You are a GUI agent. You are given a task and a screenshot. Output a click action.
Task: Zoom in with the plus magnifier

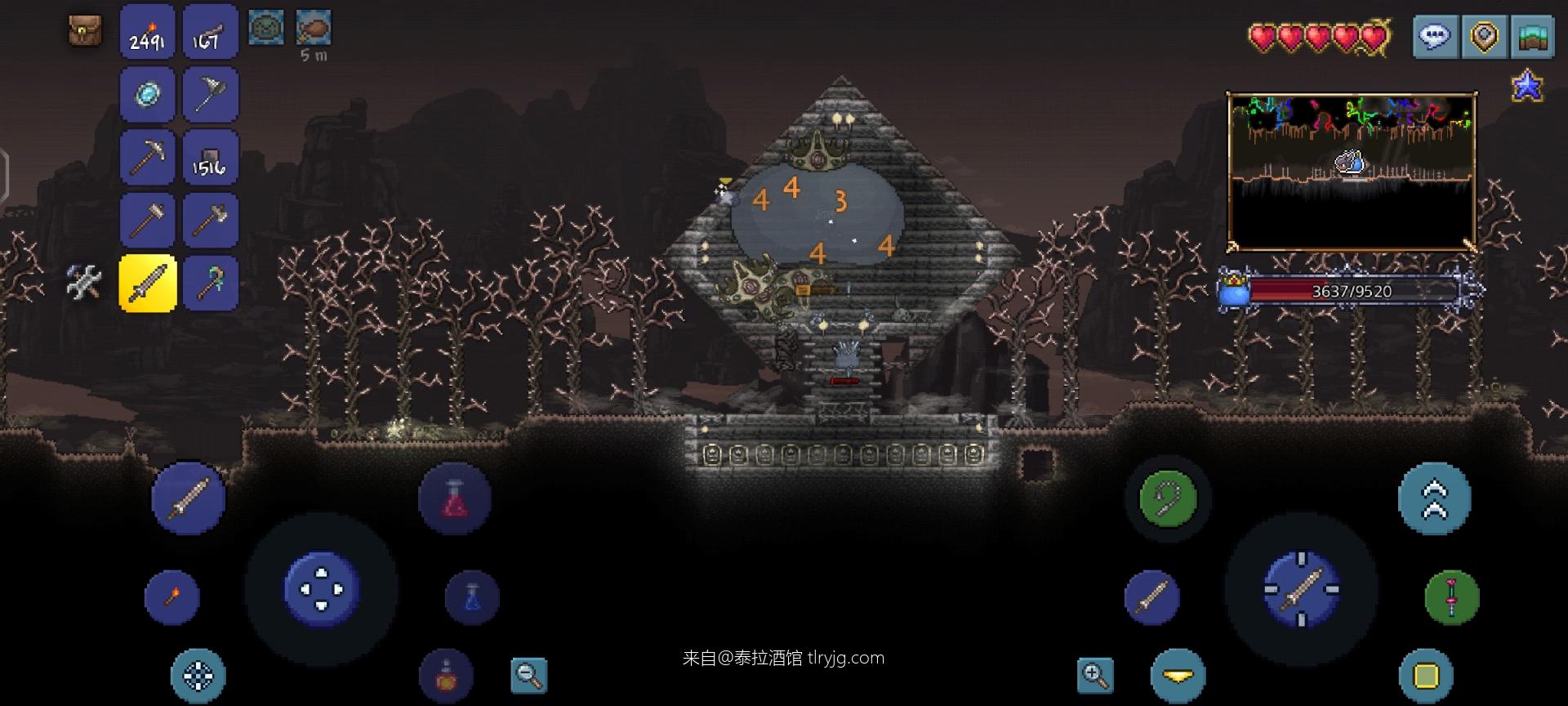point(1094,675)
